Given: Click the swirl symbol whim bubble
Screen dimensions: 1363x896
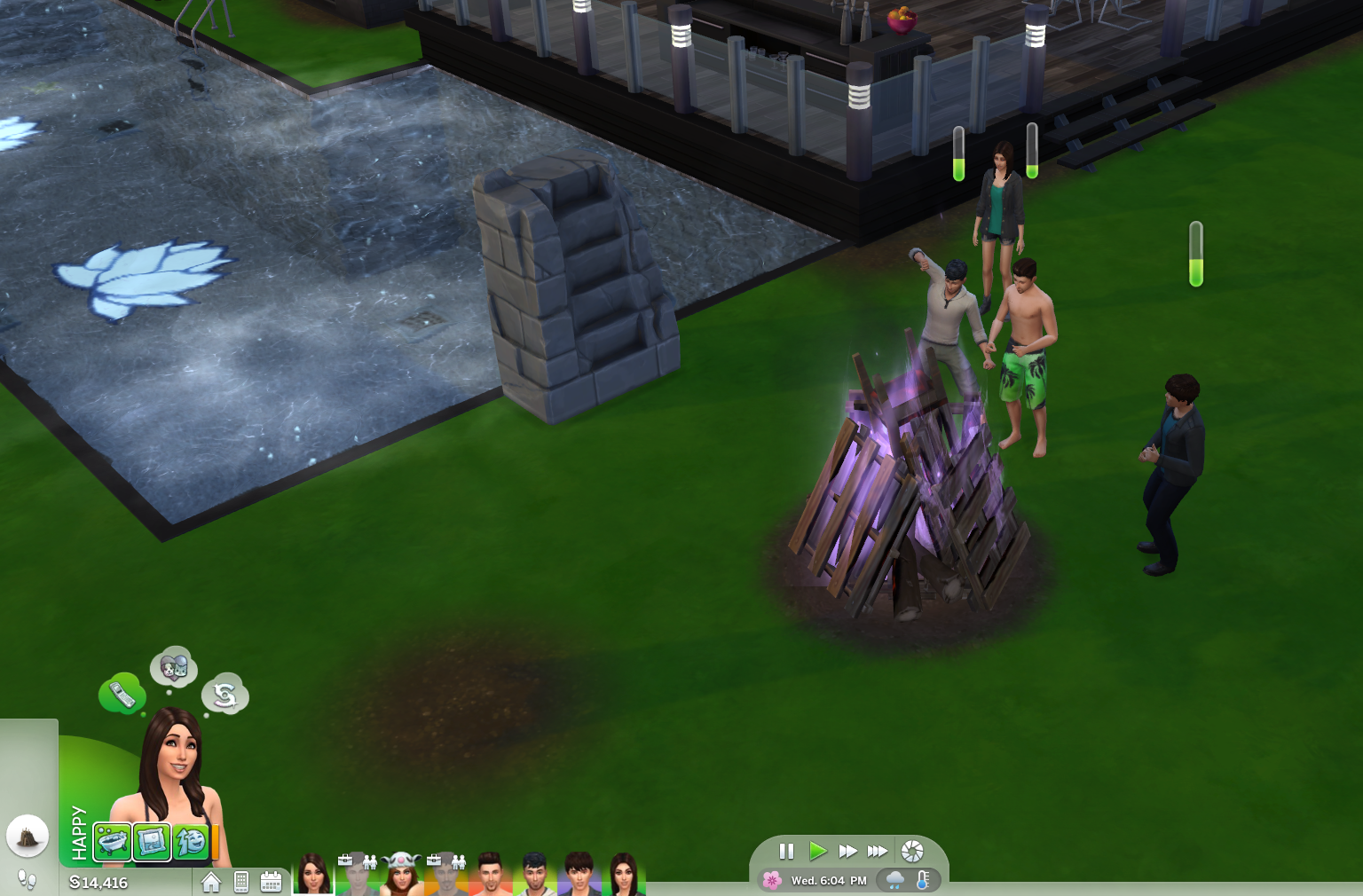Looking at the screenshot, I should (225, 695).
